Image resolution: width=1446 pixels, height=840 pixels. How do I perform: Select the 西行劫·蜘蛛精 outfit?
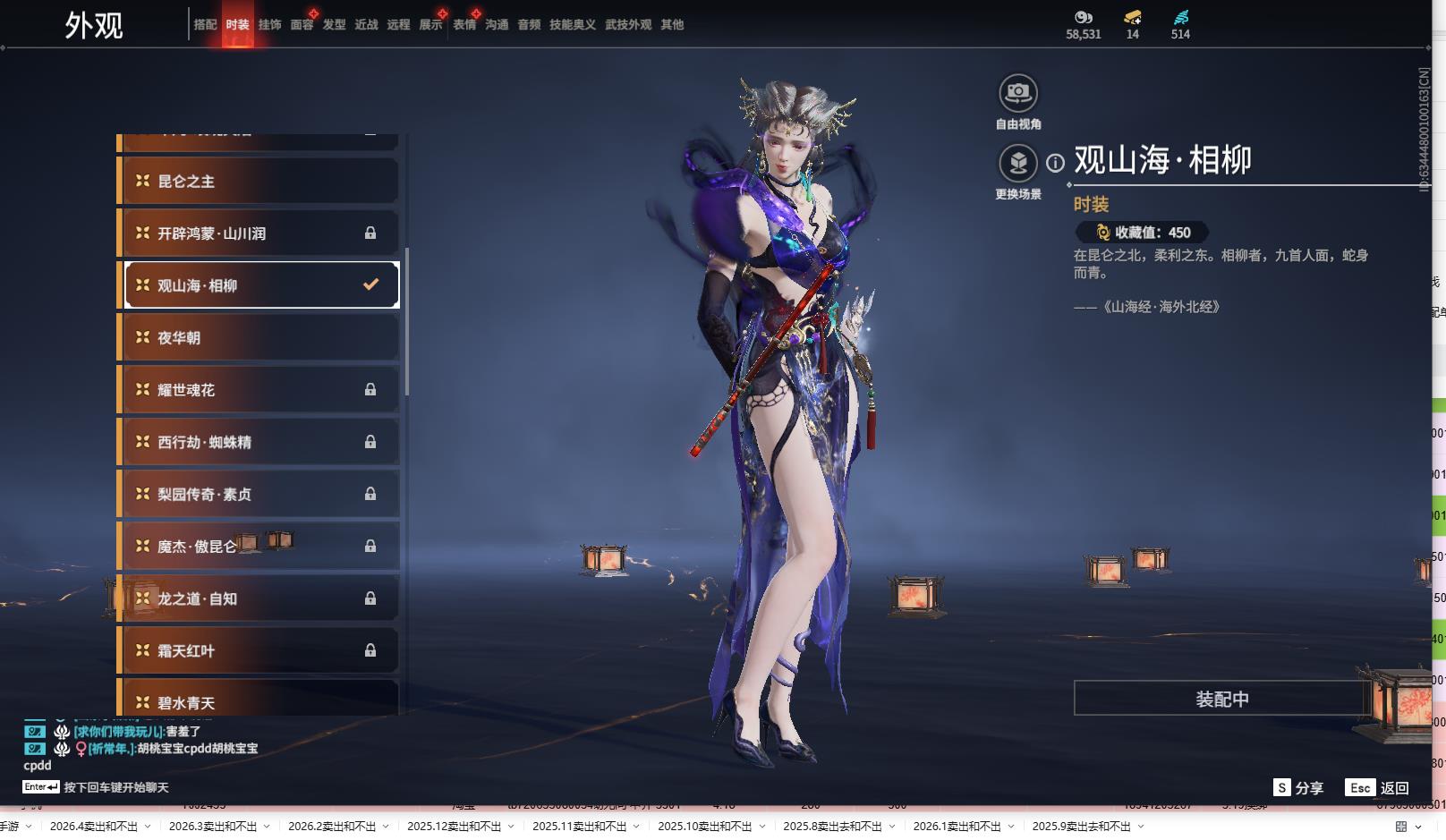click(x=259, y=442)
